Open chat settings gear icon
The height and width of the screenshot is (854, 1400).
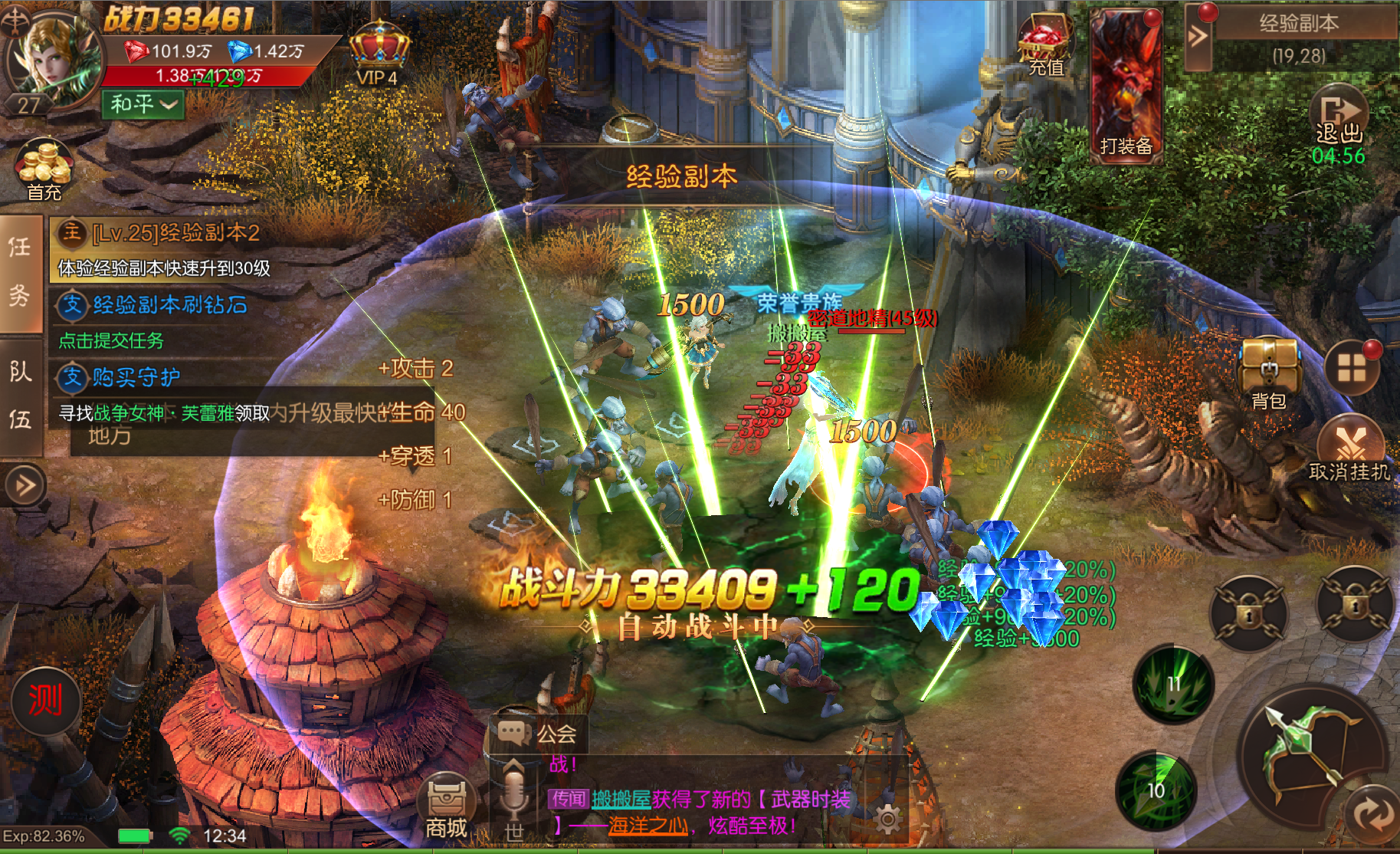tap(887, 820)
